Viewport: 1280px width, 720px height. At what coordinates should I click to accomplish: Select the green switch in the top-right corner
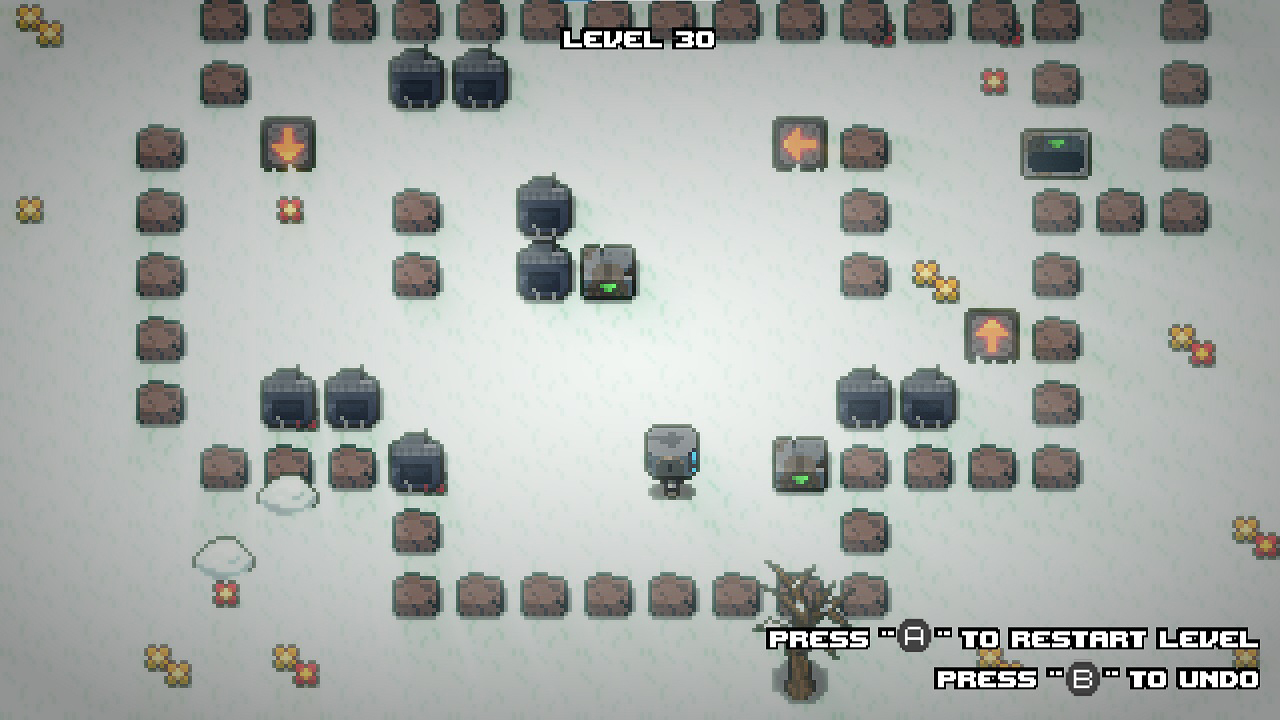coord(1057,155)
